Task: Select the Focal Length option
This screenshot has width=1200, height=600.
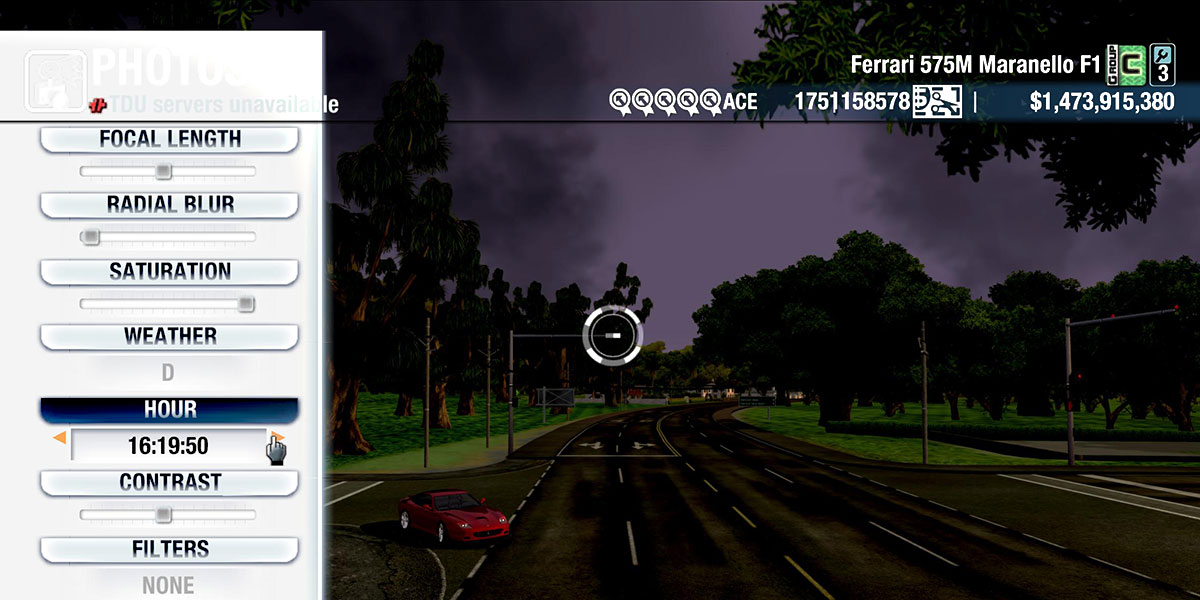Action: [x=169, y=139]
